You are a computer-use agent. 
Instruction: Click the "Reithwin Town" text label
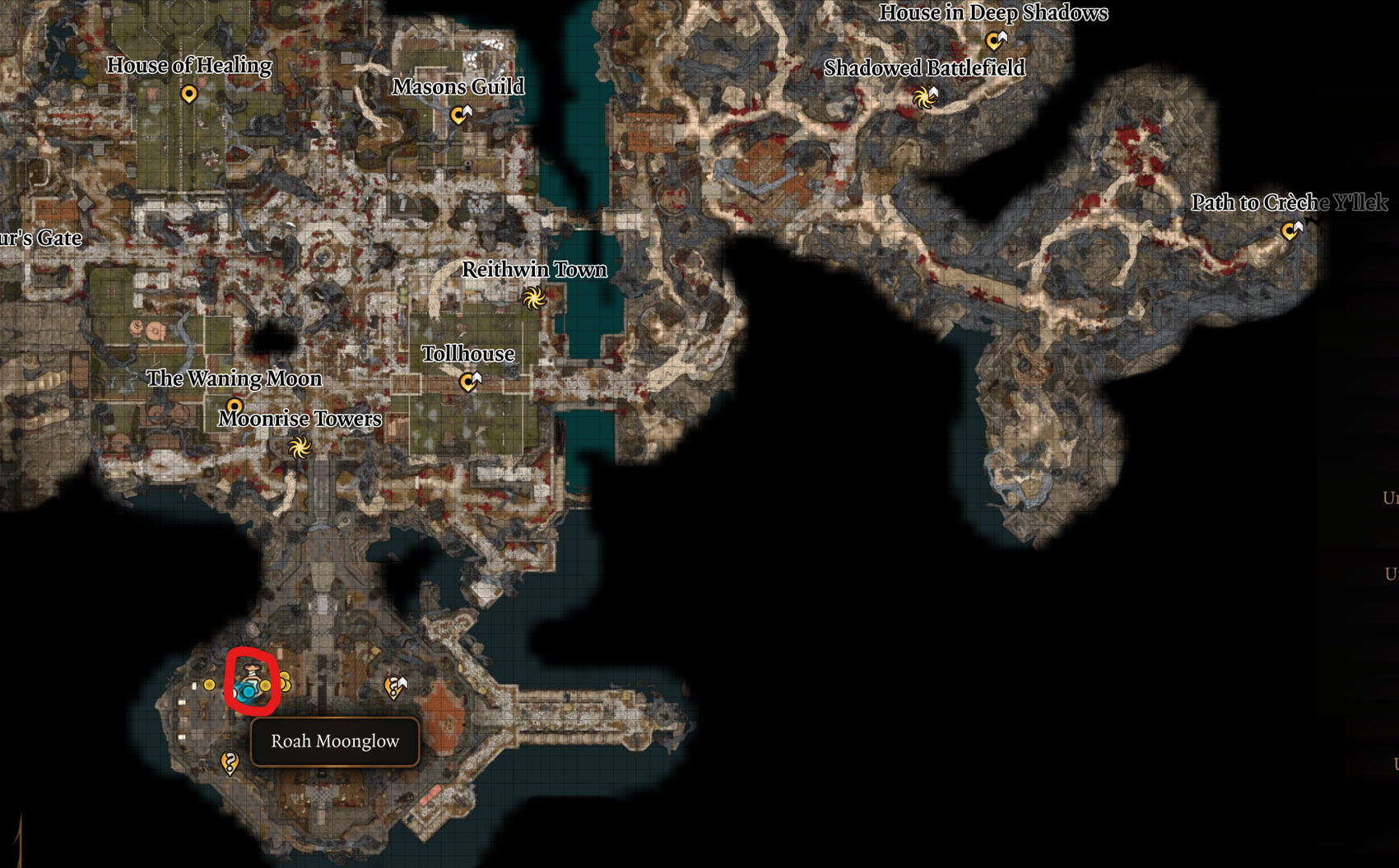536,269
